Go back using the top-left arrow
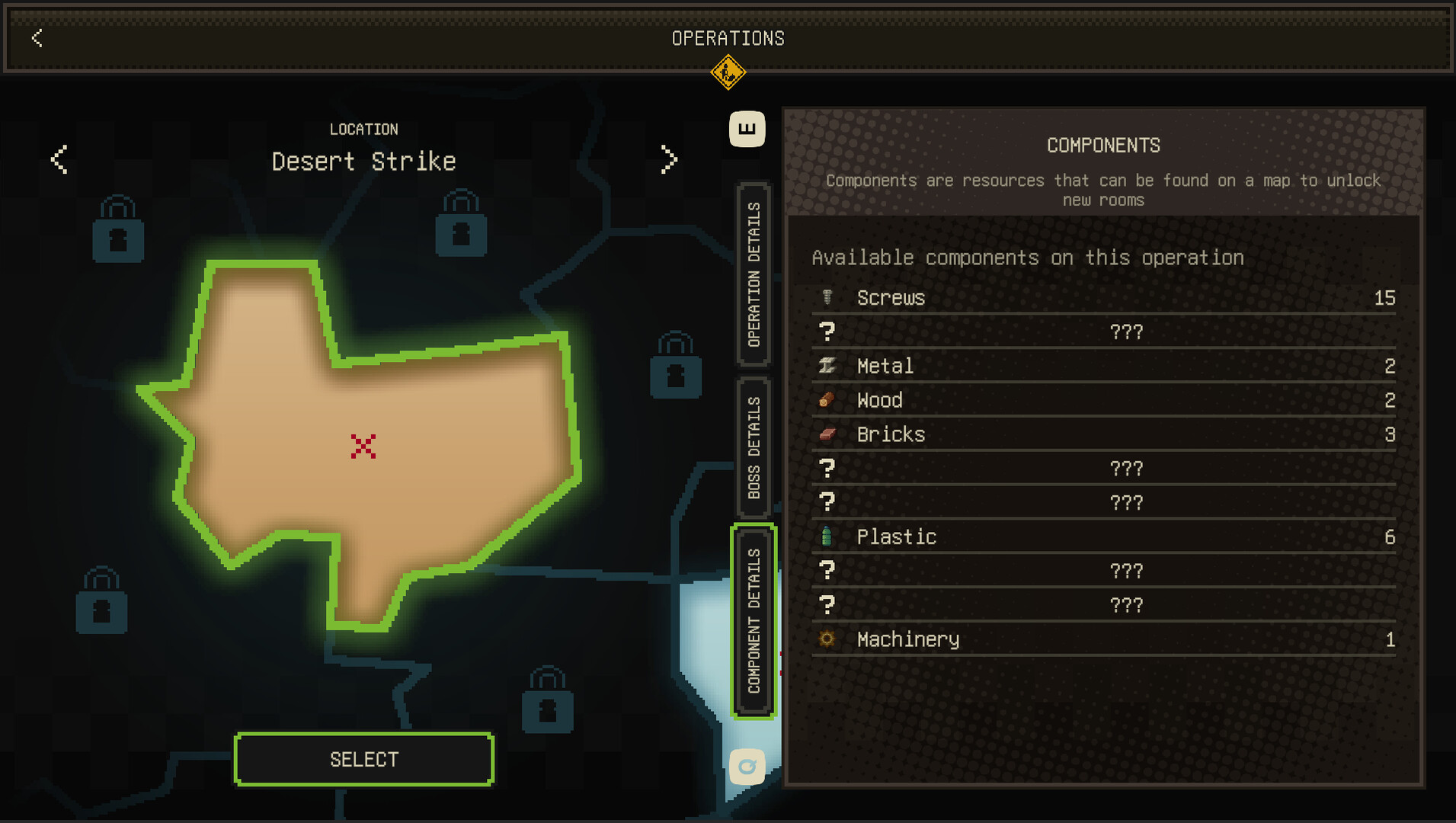 37,38
